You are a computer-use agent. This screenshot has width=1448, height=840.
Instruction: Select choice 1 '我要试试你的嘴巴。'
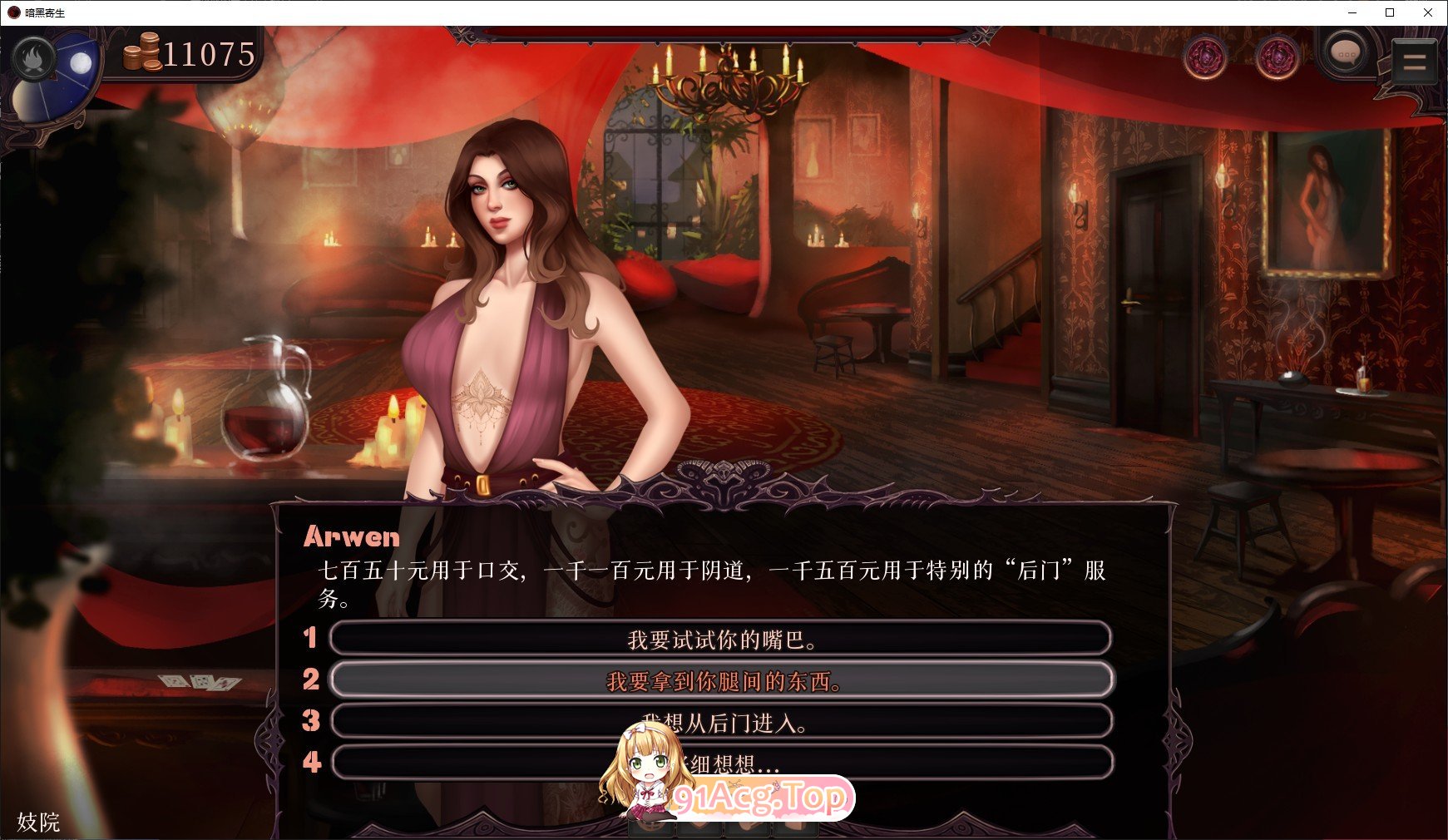coord(721,638)
